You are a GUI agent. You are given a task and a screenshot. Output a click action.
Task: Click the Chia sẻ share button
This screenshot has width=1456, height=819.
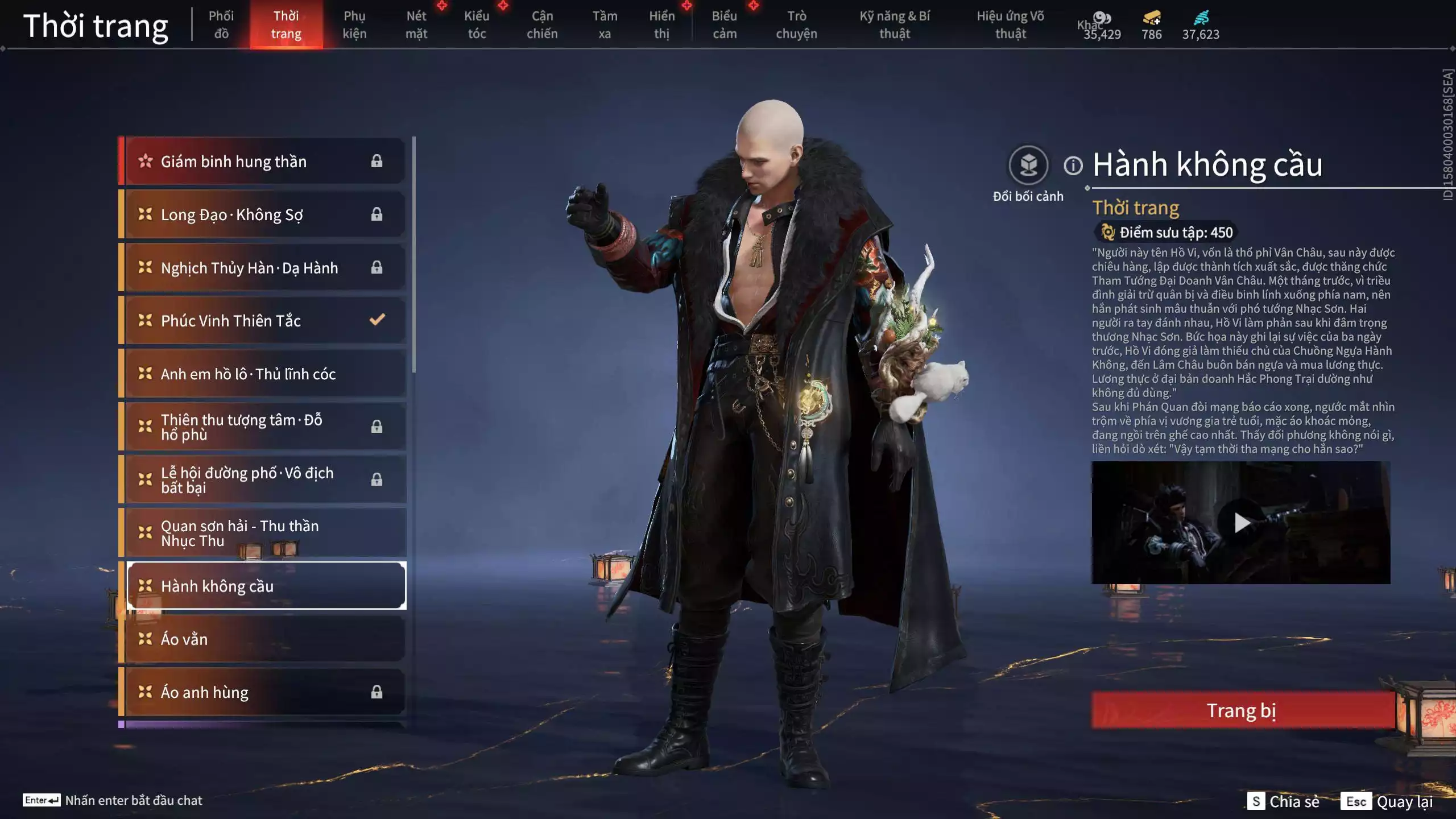pos(1284,801)
